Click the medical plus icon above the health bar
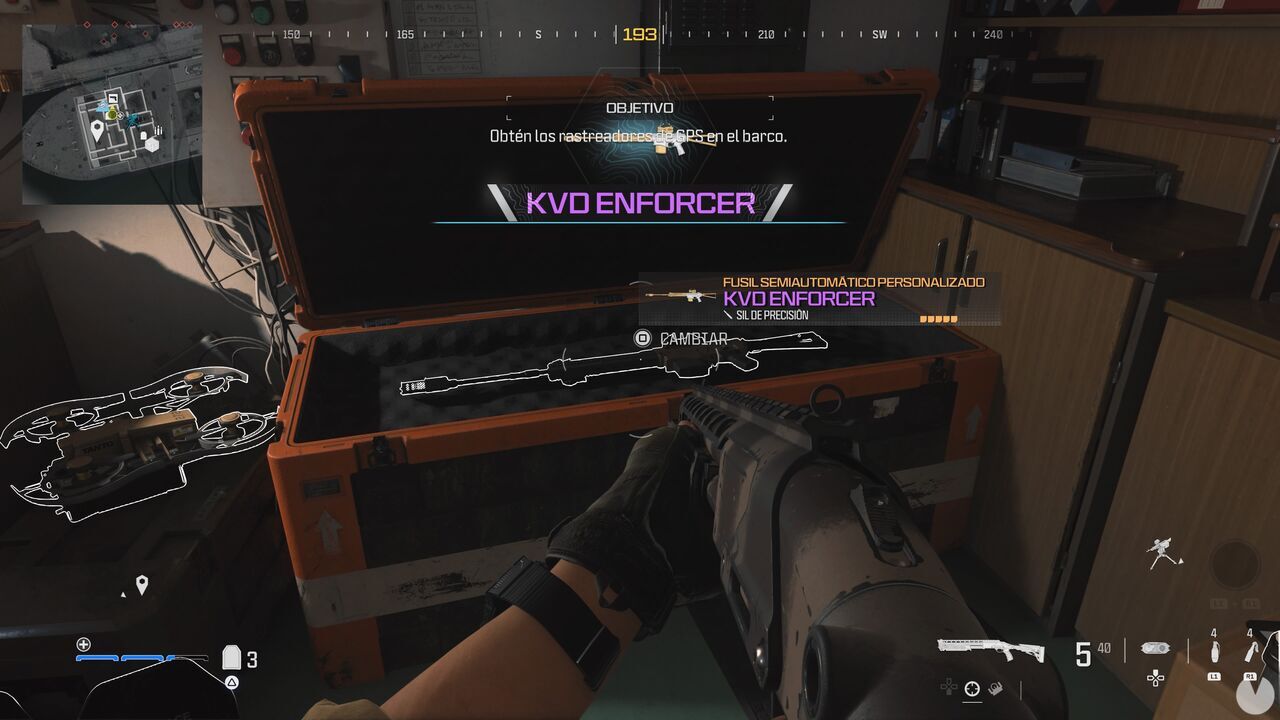 pos(83,644)
